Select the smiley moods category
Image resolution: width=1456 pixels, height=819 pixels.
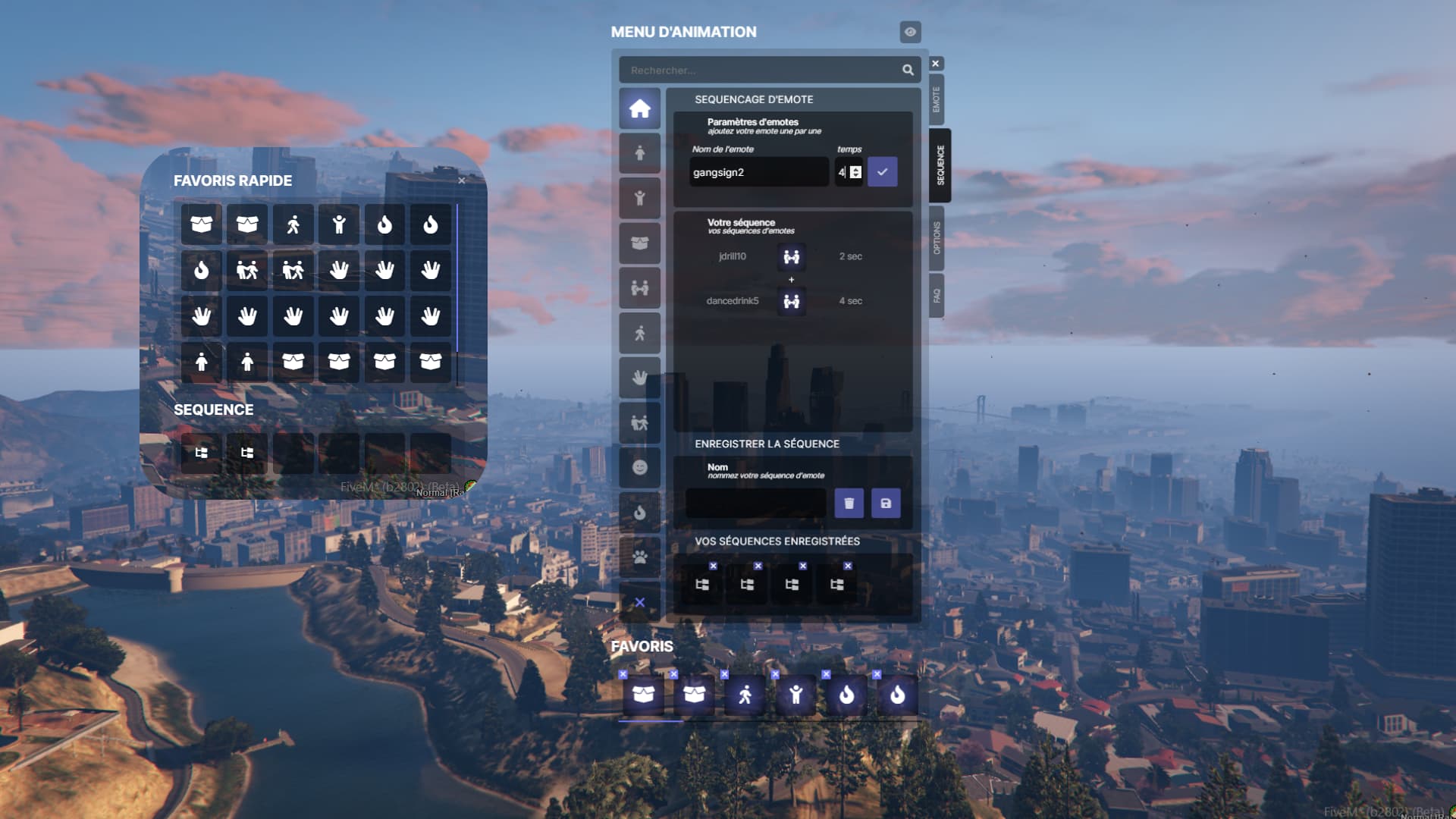[639, 469]
